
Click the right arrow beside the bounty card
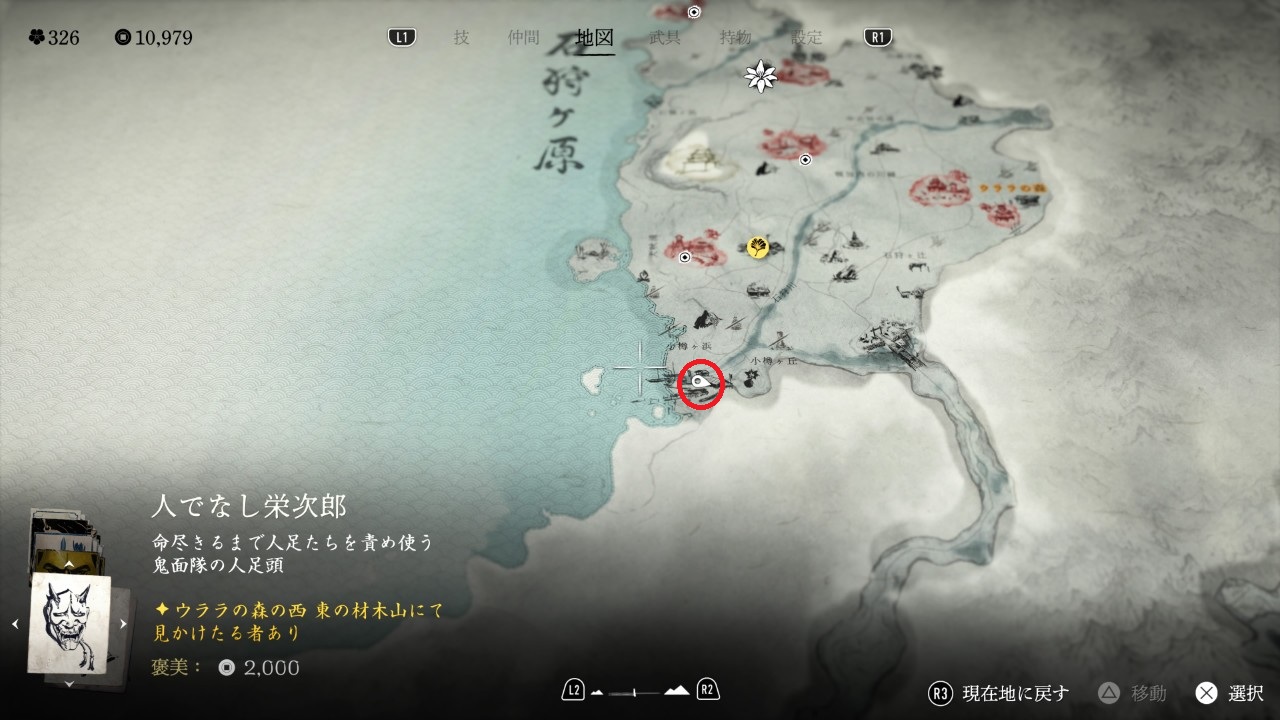click(123, 624)
